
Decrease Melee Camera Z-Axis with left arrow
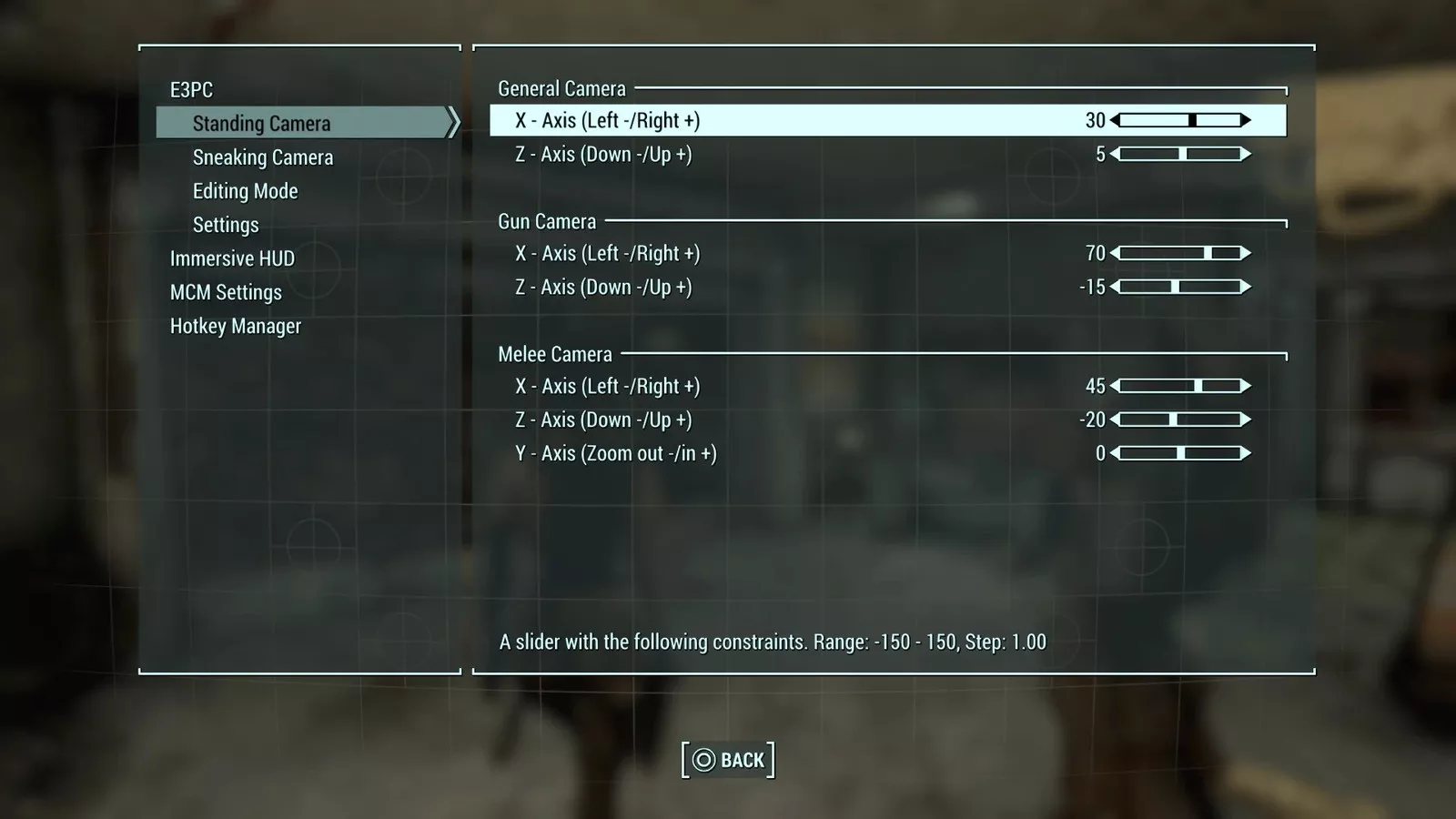pyautogui.click(x=1115, y=420)
